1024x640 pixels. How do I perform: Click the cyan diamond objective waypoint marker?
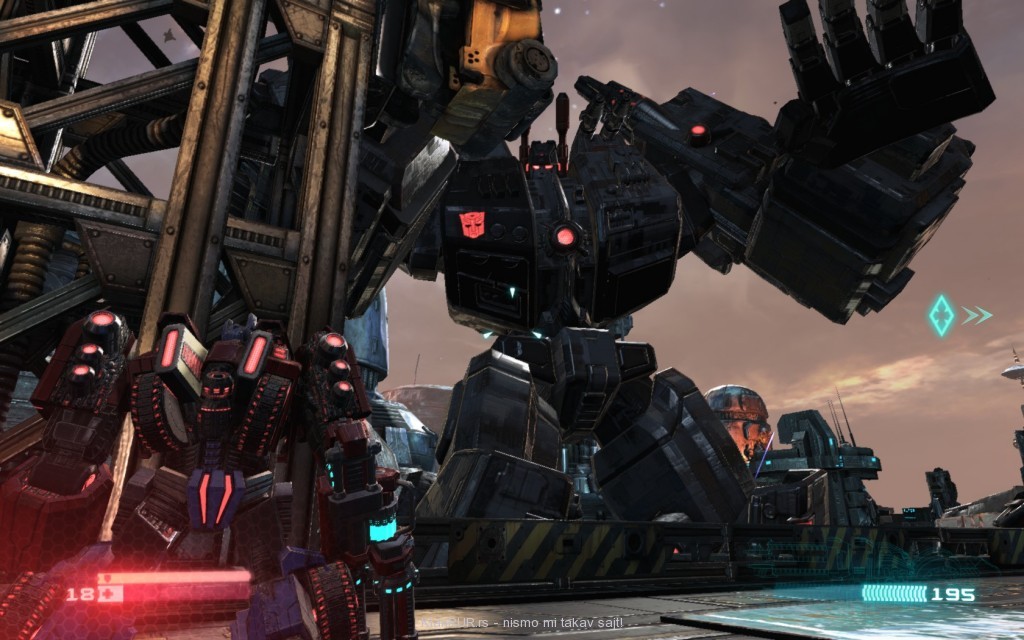click(941, 315)
